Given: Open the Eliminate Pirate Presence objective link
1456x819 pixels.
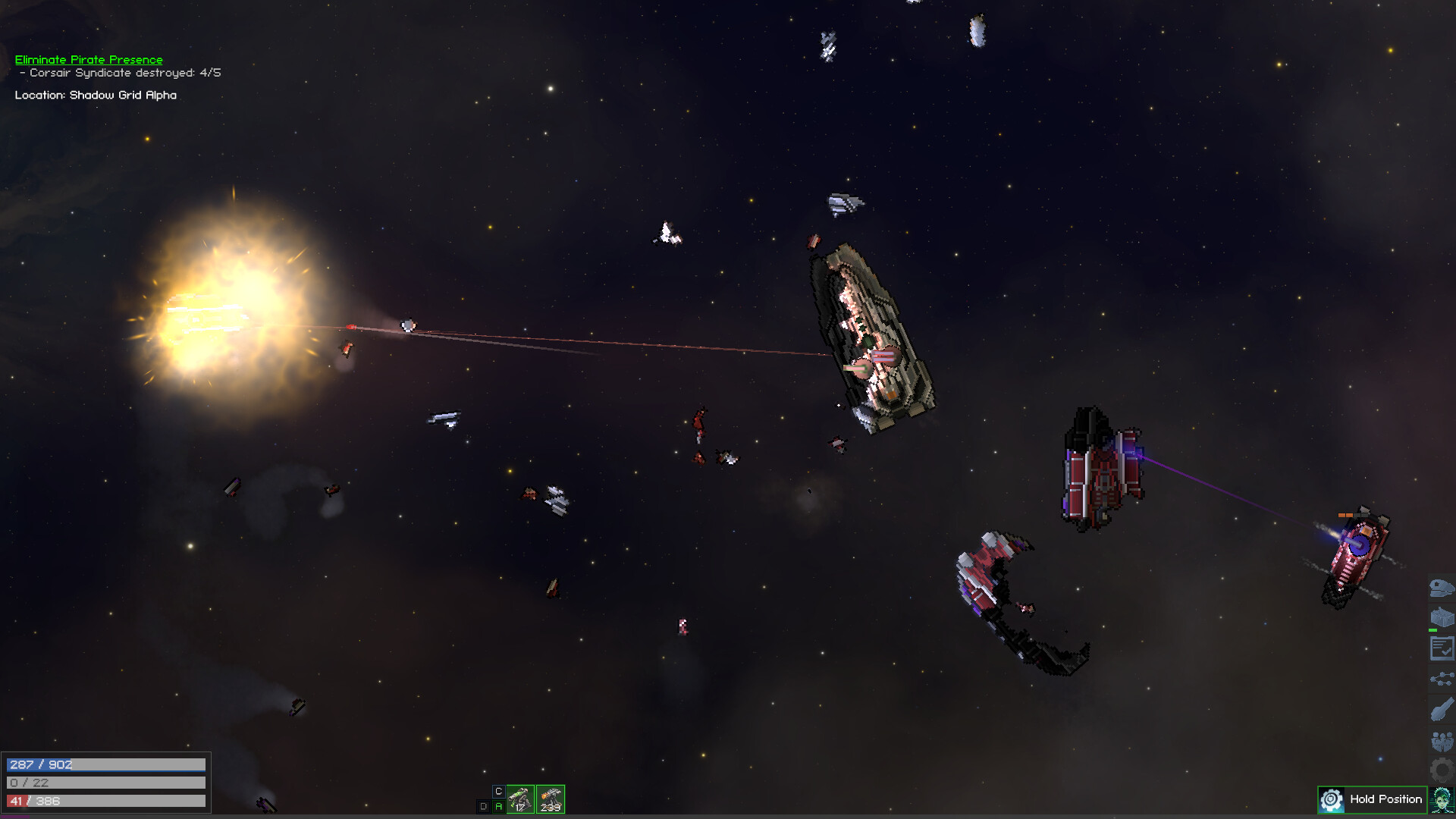Looking at the screenshot, I should coord(88,59).
